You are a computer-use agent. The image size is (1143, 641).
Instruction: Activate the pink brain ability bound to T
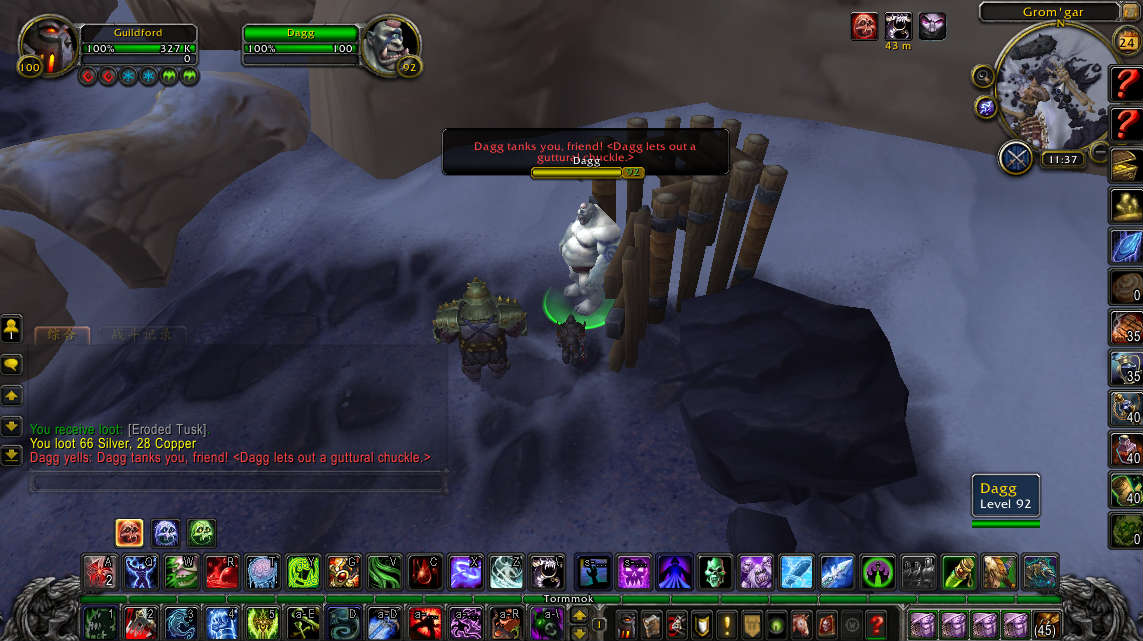(263, 572)
